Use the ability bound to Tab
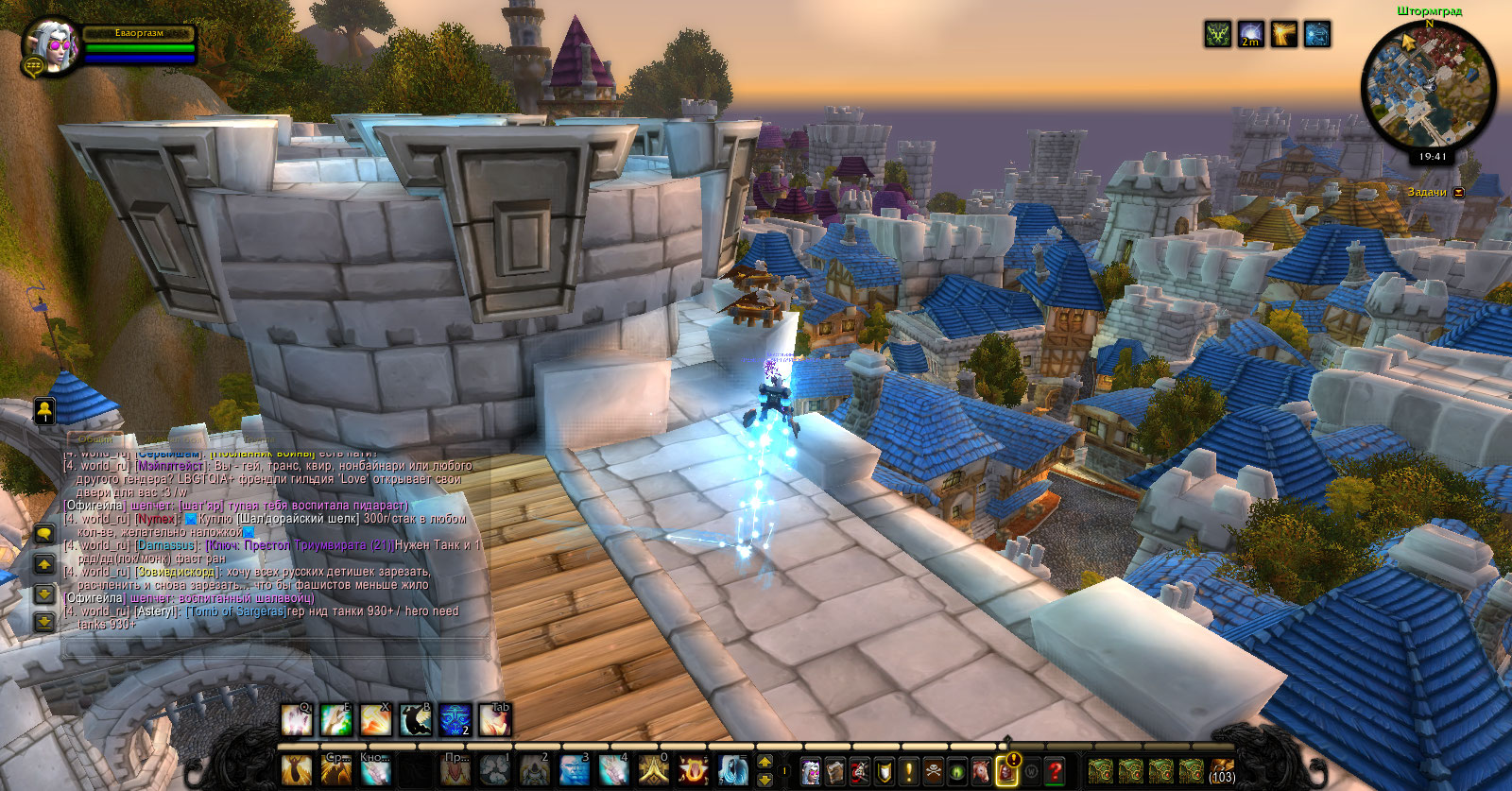The height and width of the screenshot is (791, 1512). point(494,720)
